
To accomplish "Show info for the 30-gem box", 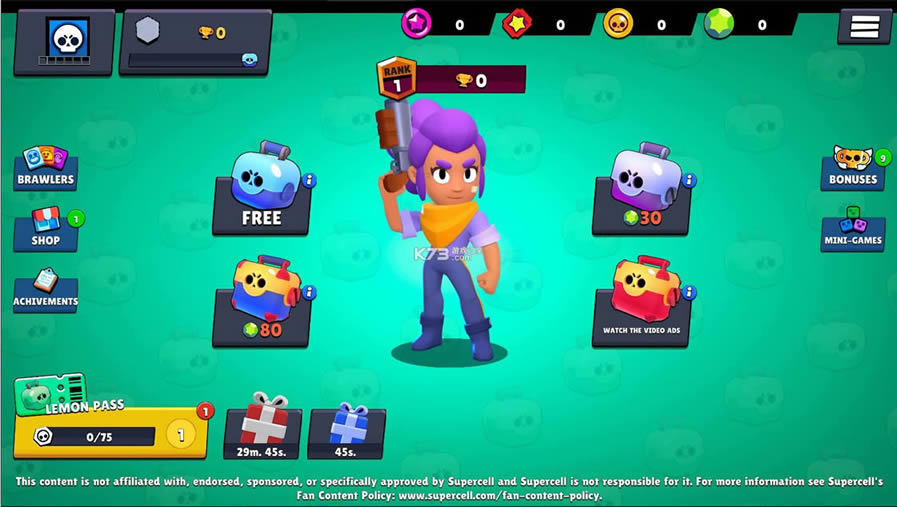I will point(689,181).
